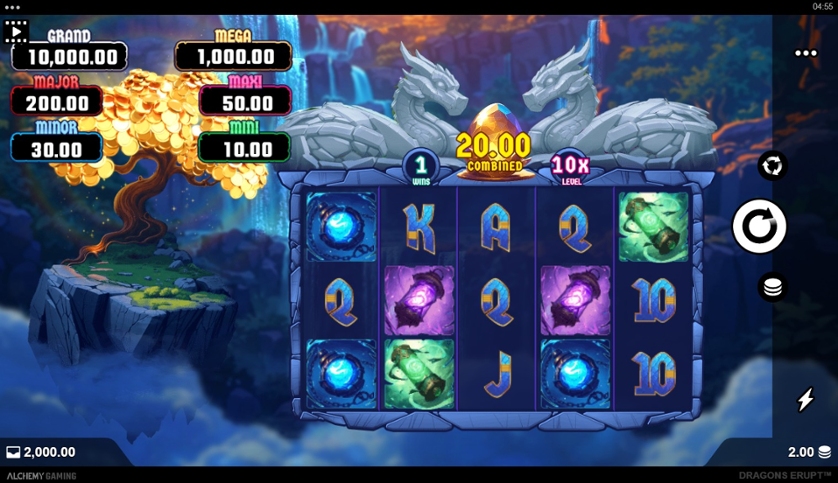The height and width of the screenshot is (483, 838).
Task: Open autoplay with the recycling arrows icon
Action: [772, 166]
